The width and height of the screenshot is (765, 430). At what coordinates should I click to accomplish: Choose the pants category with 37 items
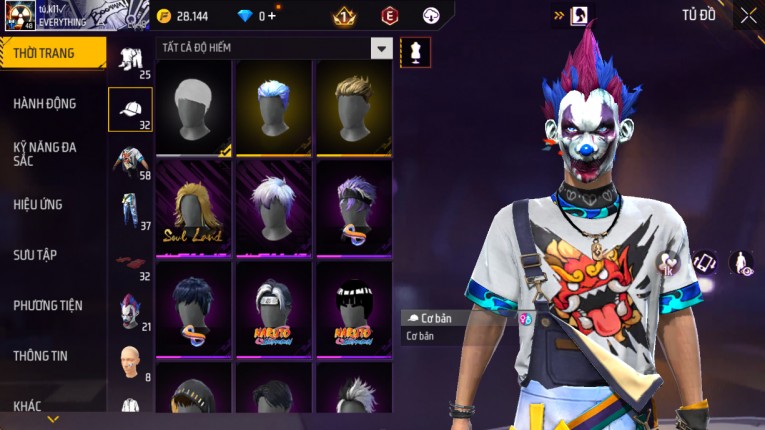pyautogui.click(x=130, y=210)
